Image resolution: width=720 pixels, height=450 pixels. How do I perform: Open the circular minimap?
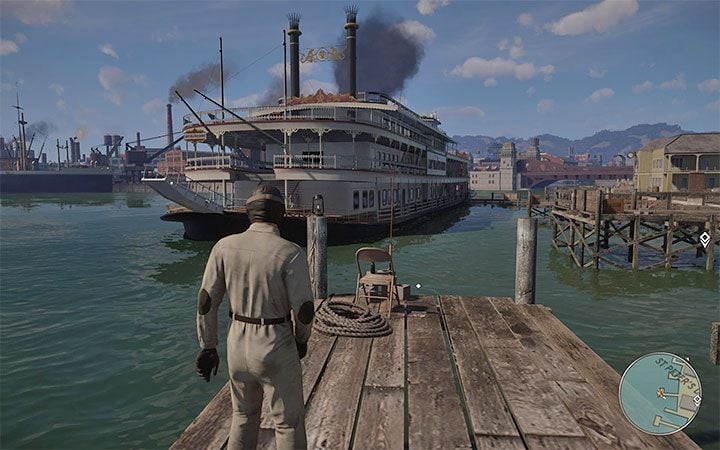pos(658,392)
